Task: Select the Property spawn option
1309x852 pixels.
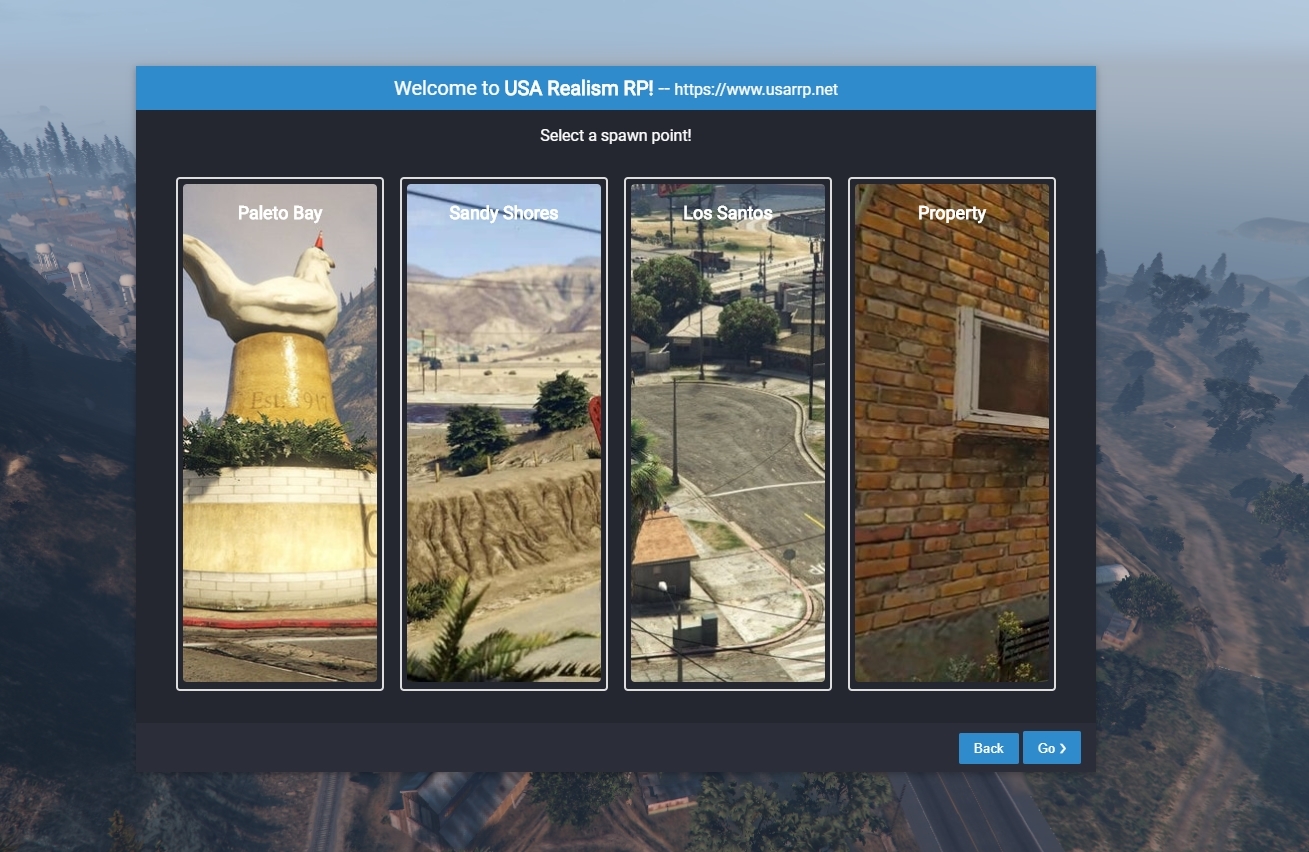Action: (x=952, y=433)
